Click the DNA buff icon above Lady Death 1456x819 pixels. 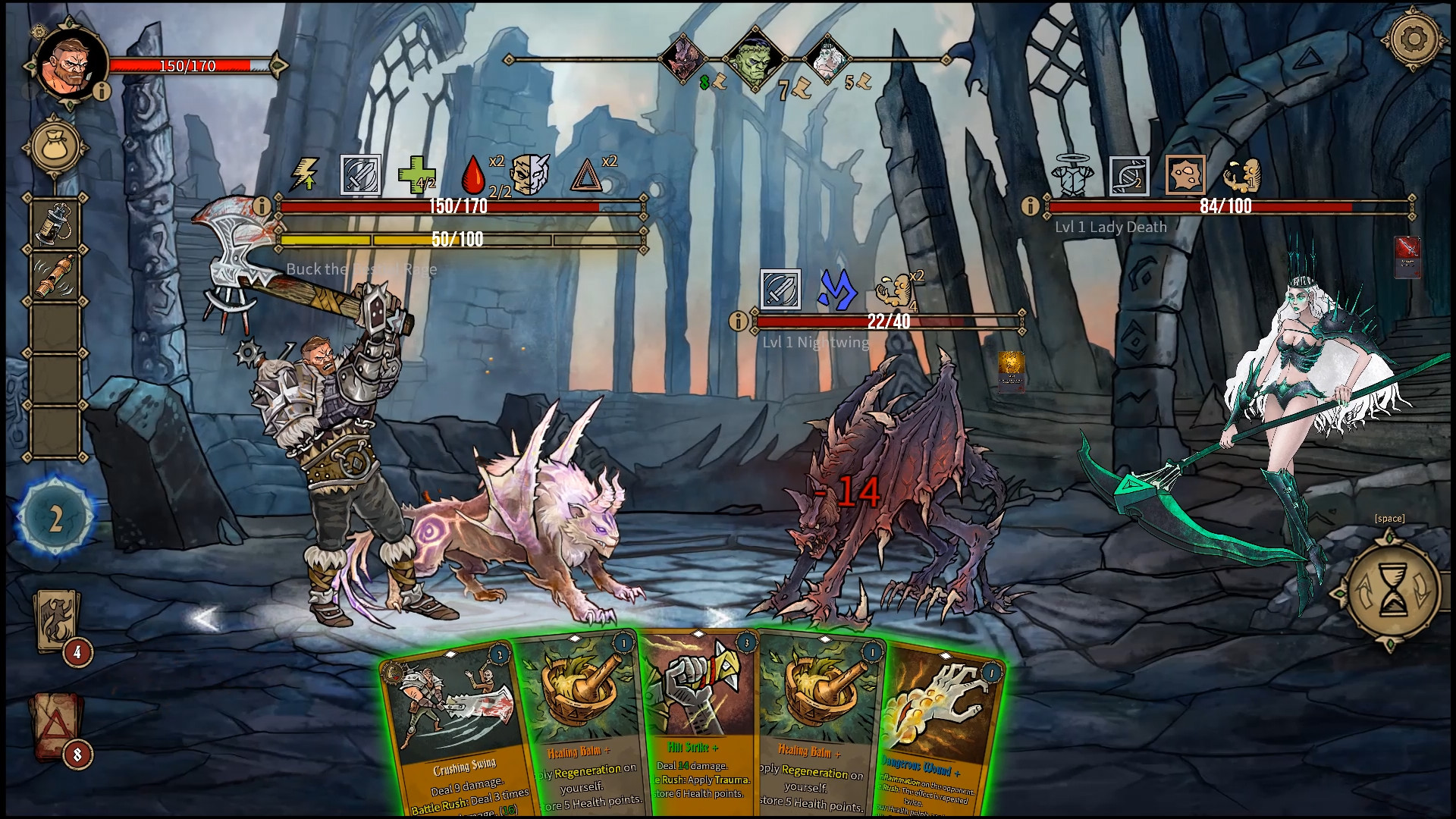[1128, 174]
